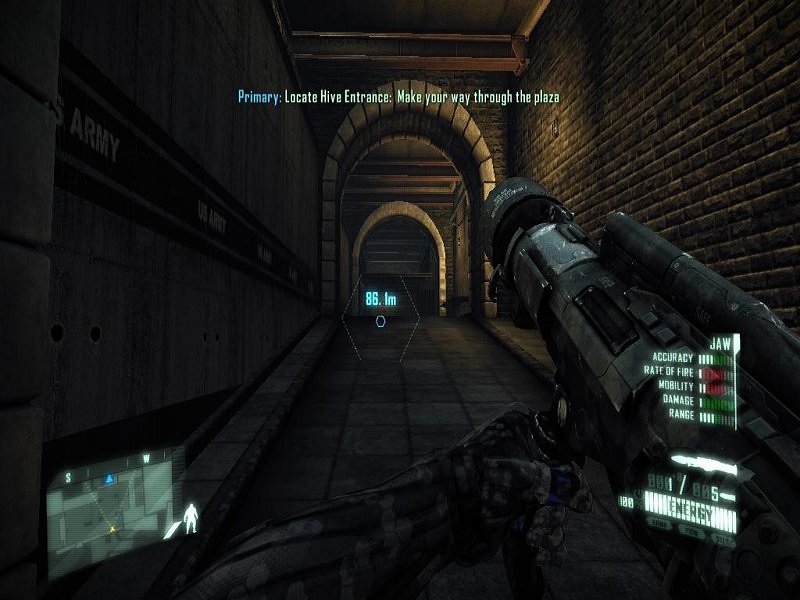
Task: Click the hexagonal waypoint marker showing 86.1m
Action: coord(380,321)
